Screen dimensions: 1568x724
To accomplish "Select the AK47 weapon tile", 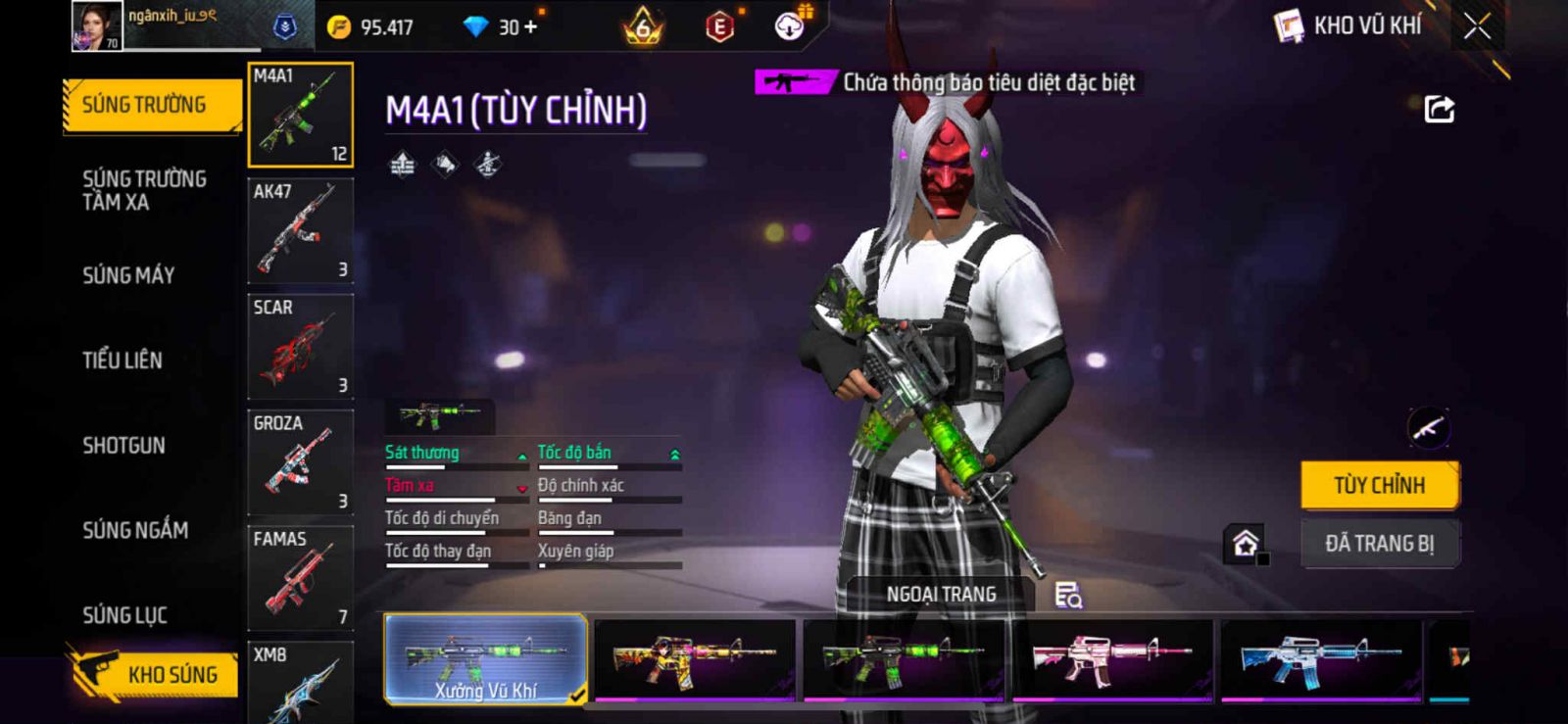I will point(300,231).
